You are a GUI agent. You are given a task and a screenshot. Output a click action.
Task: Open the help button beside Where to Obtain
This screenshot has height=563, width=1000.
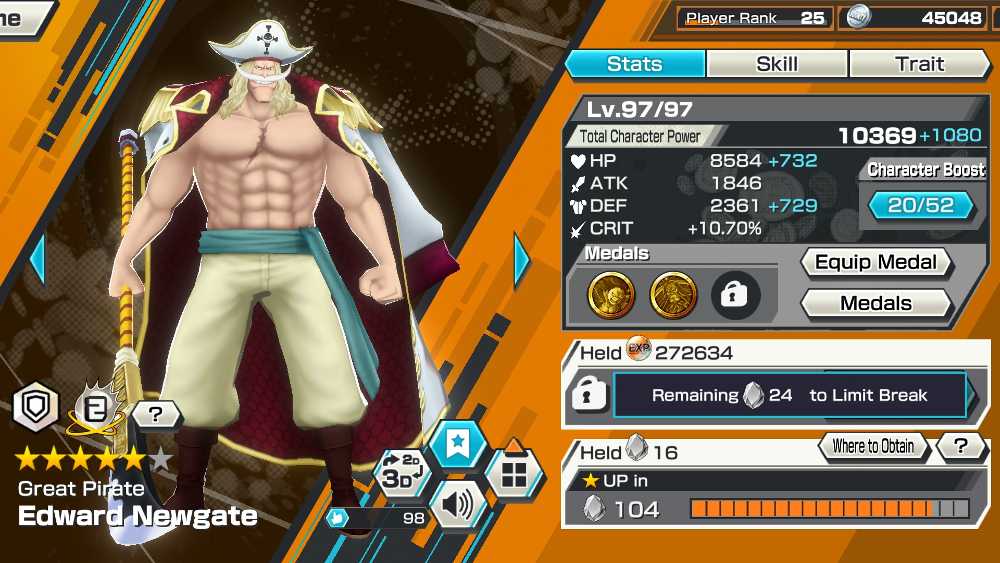pyautogui.click(x=962, y=446)
